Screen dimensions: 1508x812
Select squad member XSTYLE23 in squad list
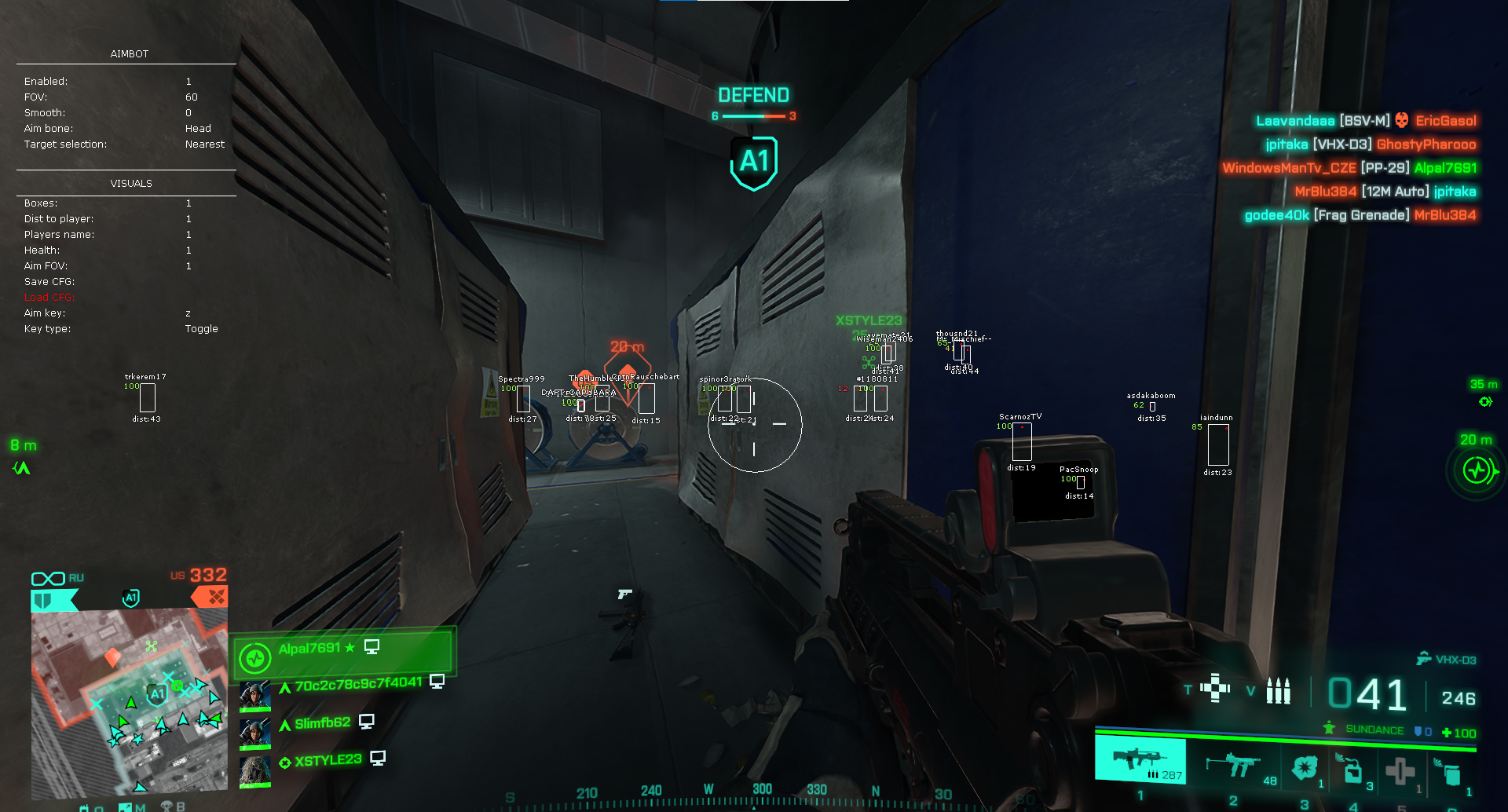tap(328, 760)
